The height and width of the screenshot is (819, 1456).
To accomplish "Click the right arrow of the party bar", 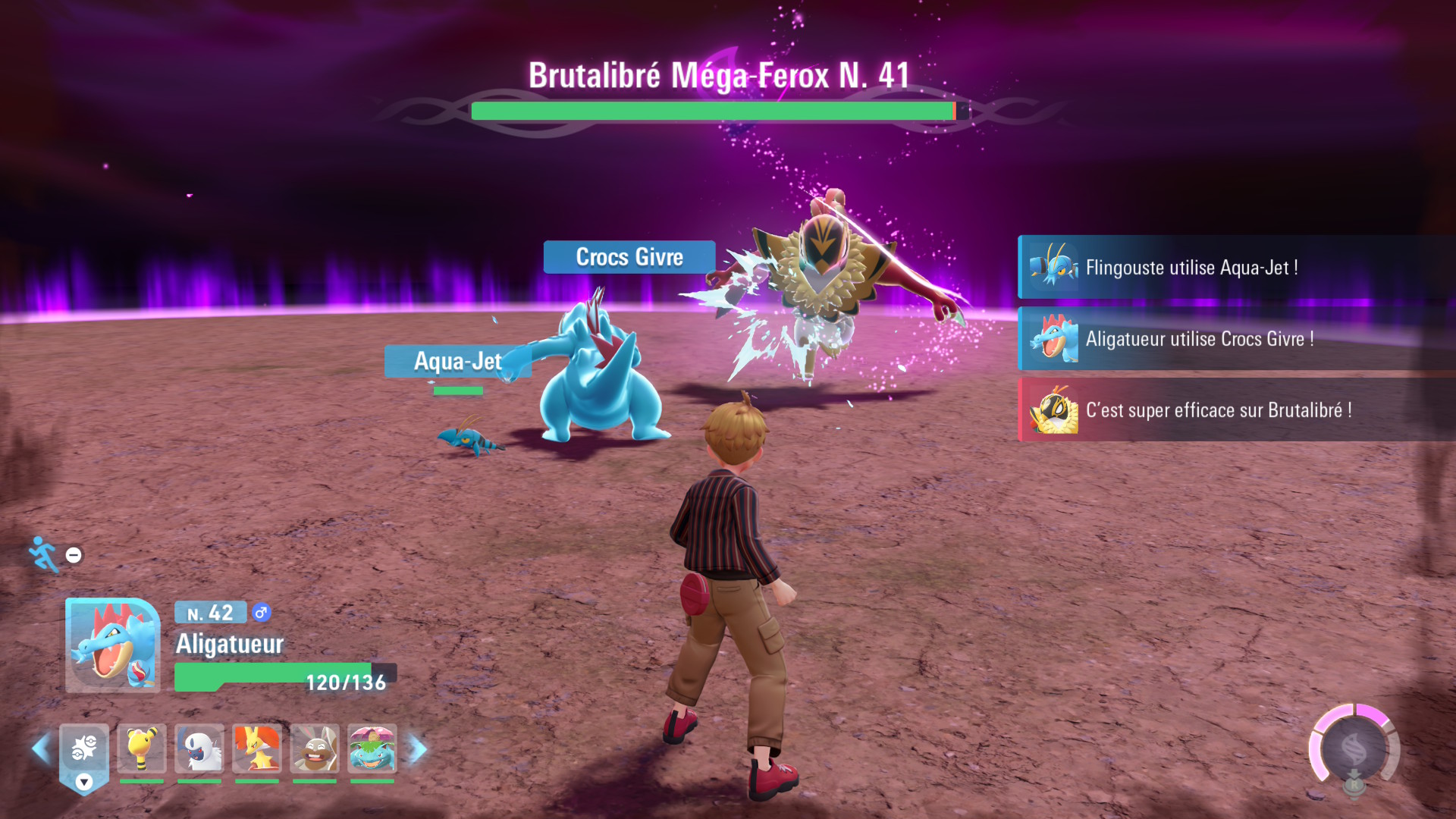I will point(418,749).
